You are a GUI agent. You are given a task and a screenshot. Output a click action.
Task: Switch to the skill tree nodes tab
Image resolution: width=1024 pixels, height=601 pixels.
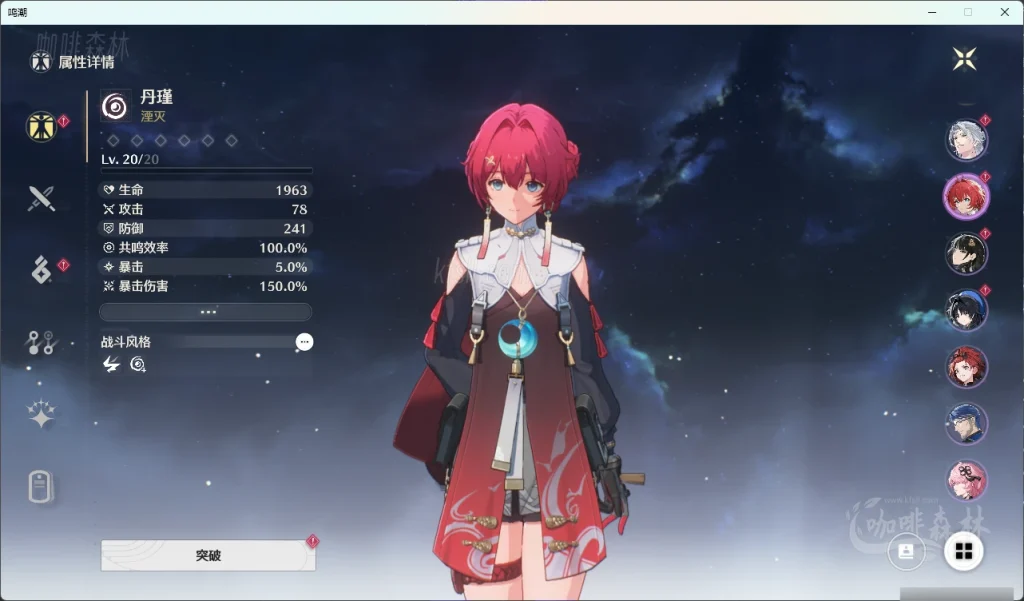tap(41, 343)
